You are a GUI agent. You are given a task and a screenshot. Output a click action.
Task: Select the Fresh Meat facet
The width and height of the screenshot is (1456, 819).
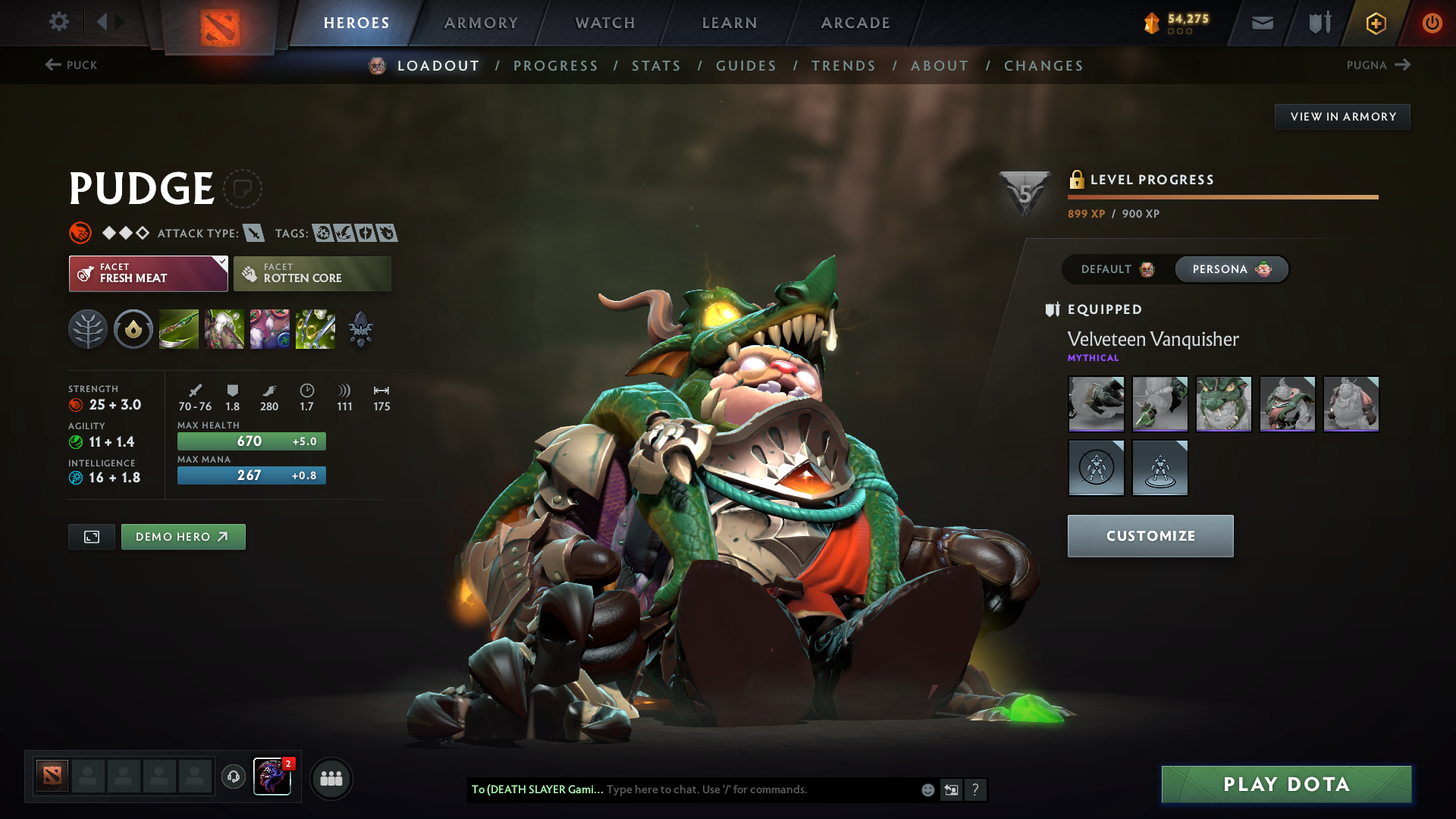tap(141, 273)
